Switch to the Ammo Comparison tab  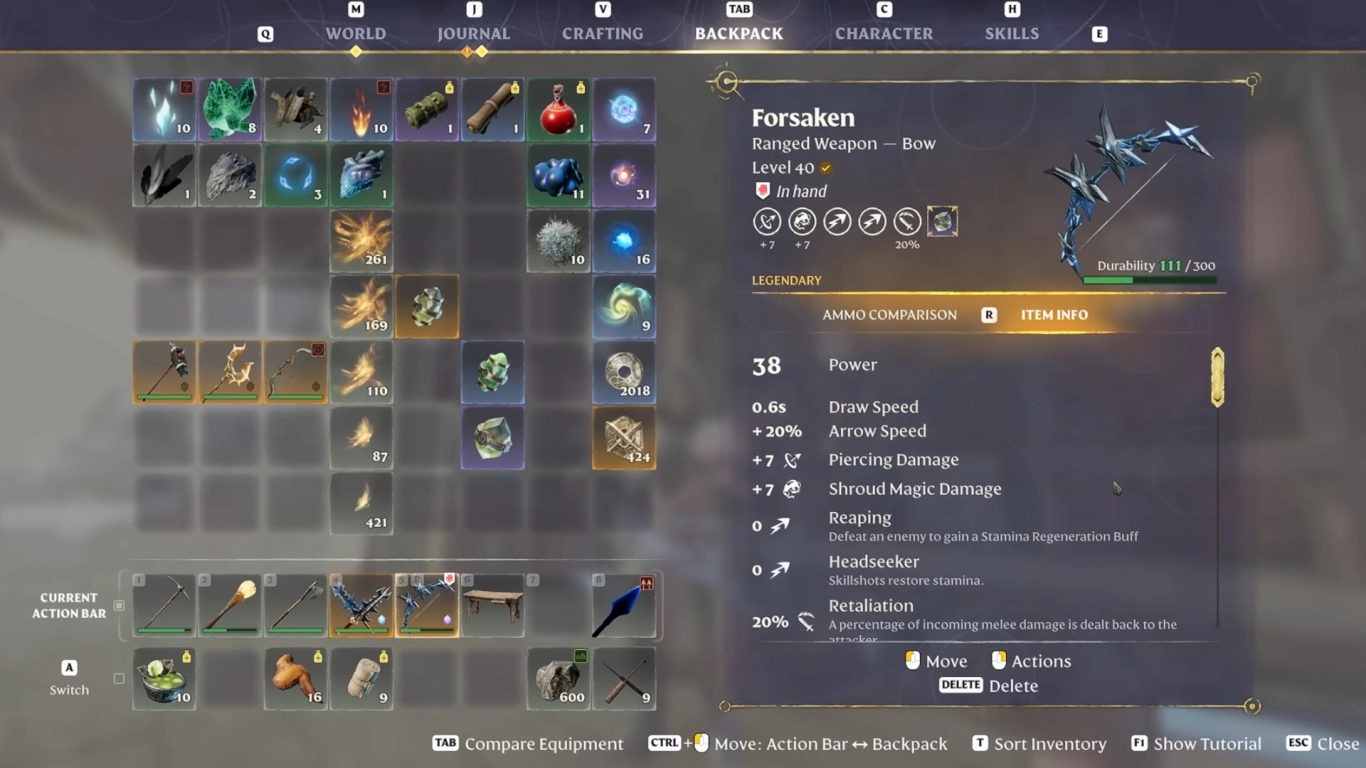coord(889,314)
